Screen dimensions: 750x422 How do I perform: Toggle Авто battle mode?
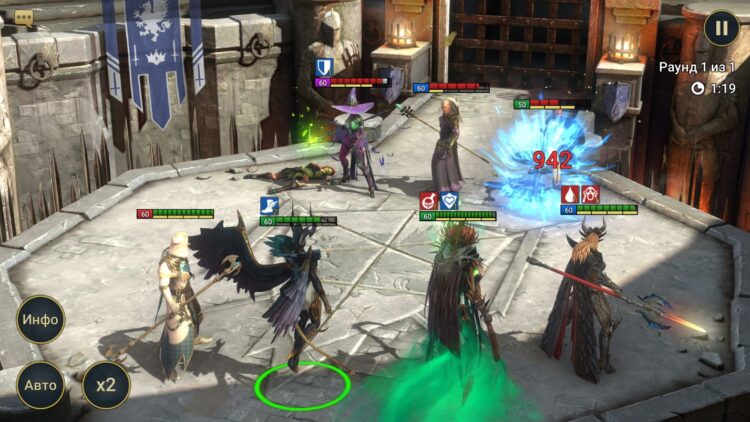pyautogui.click(x=41, y=385)
